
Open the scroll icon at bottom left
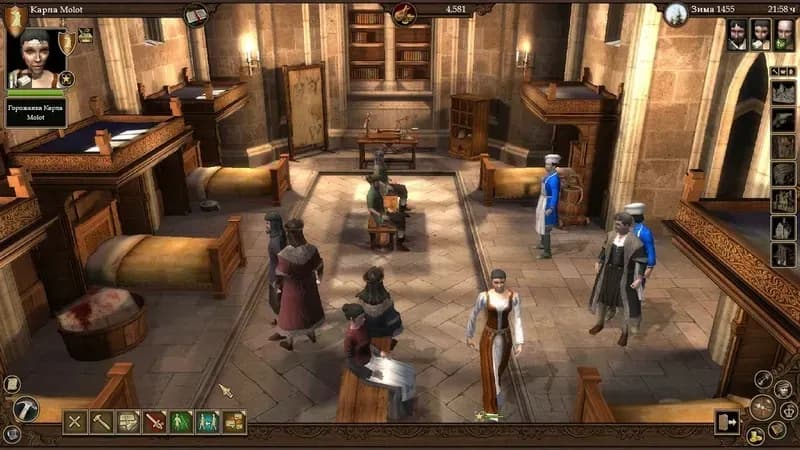click(12, 384)
